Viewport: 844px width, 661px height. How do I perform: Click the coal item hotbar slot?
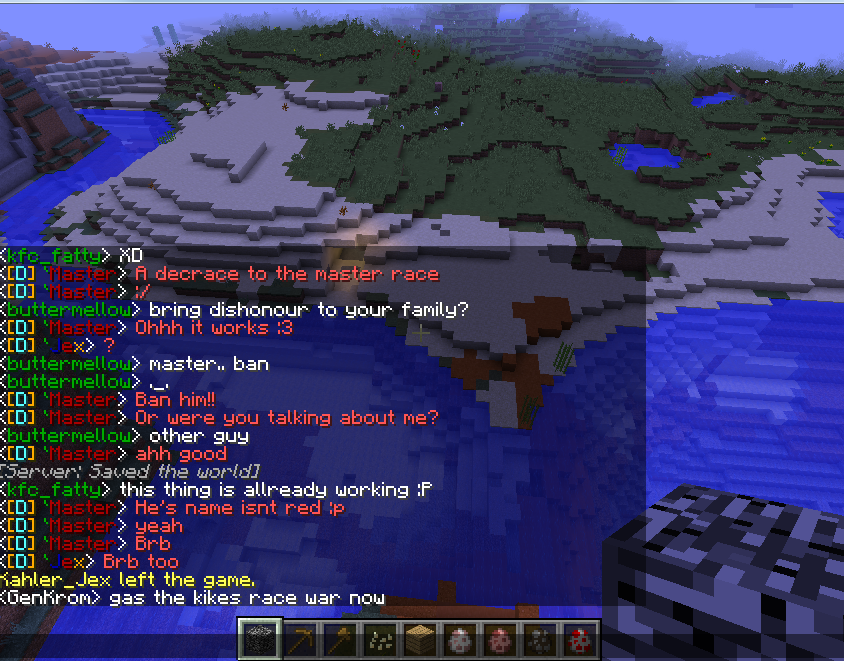pos(539,638)
